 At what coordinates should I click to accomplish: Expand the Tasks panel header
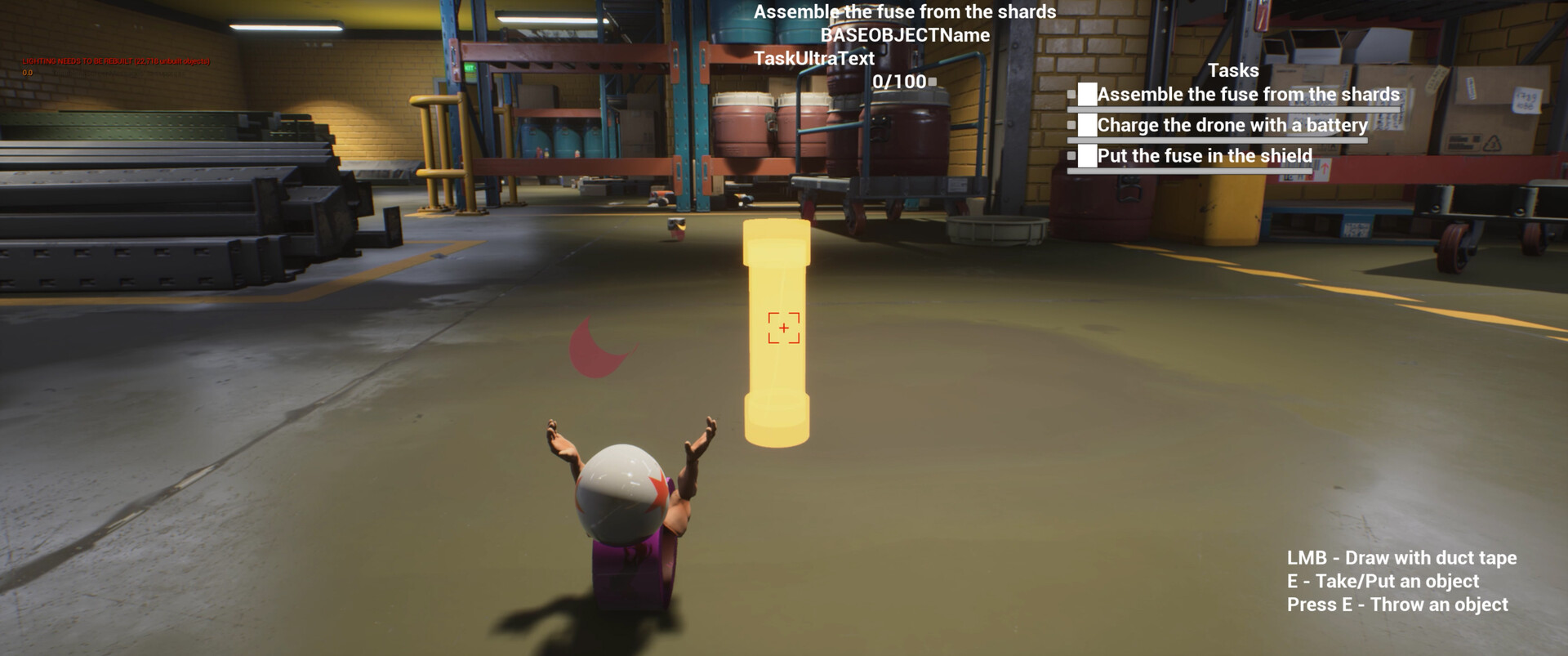tap(1235, 70)
